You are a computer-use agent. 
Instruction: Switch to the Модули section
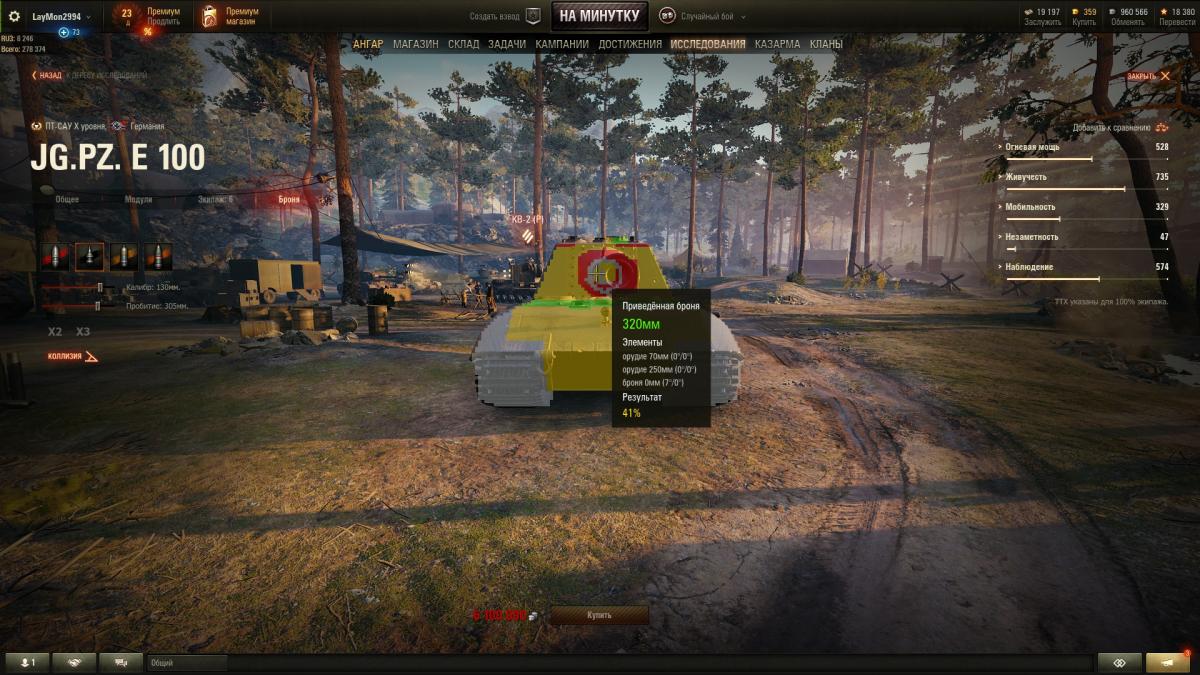tap(138, 199)
